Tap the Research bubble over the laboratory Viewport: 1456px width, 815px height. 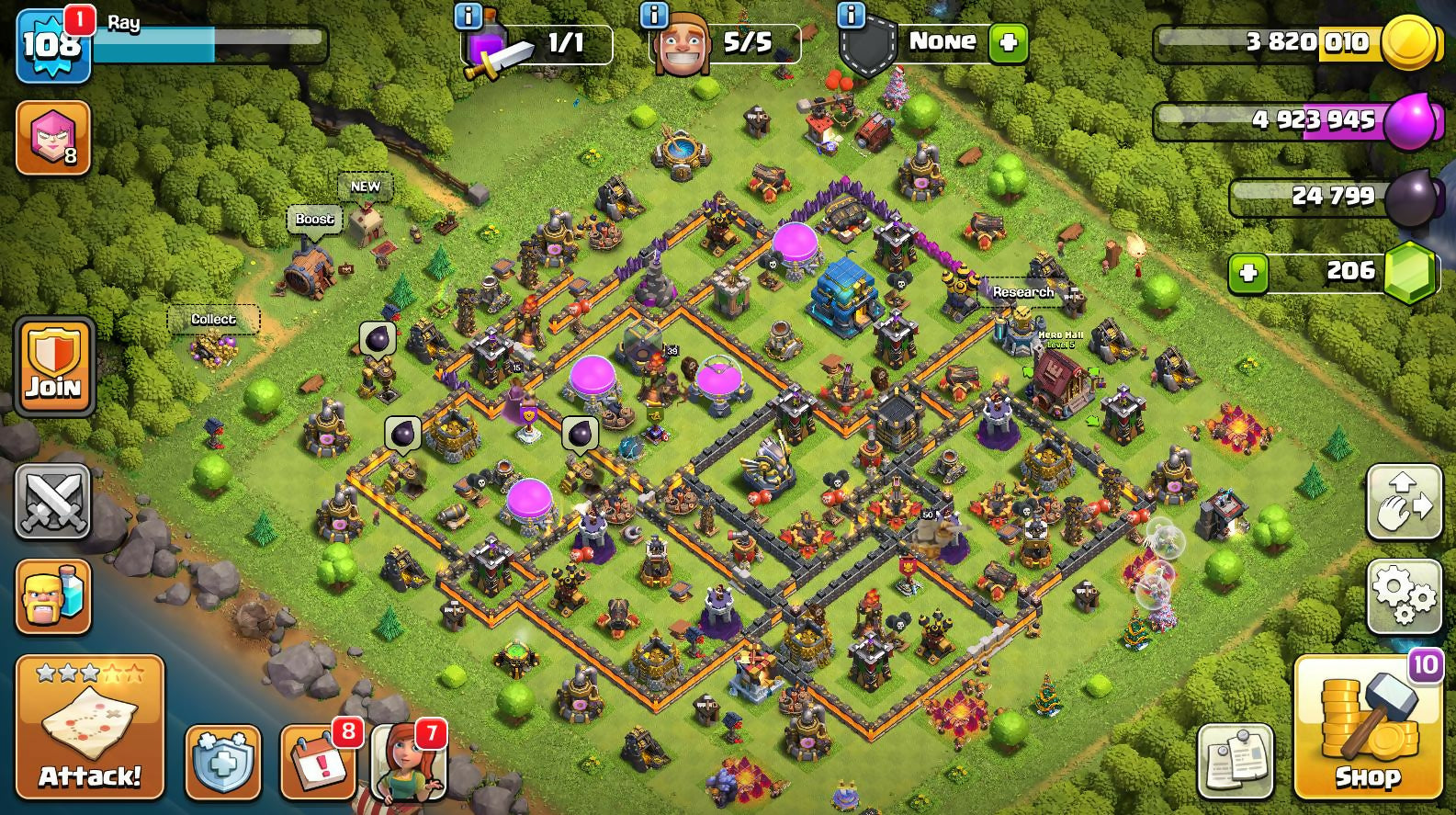(x=1022, y=292)
